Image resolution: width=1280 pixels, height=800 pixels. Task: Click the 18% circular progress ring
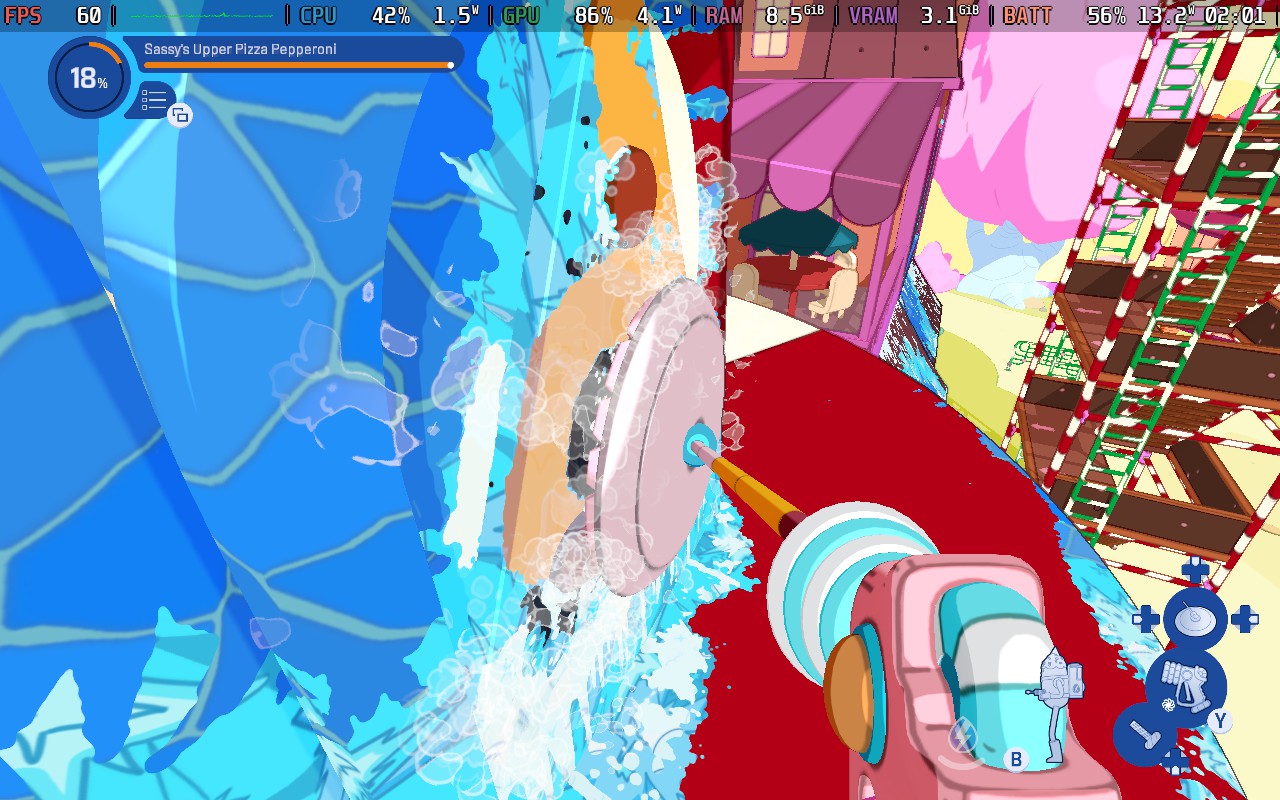click(x=88, y=77)
